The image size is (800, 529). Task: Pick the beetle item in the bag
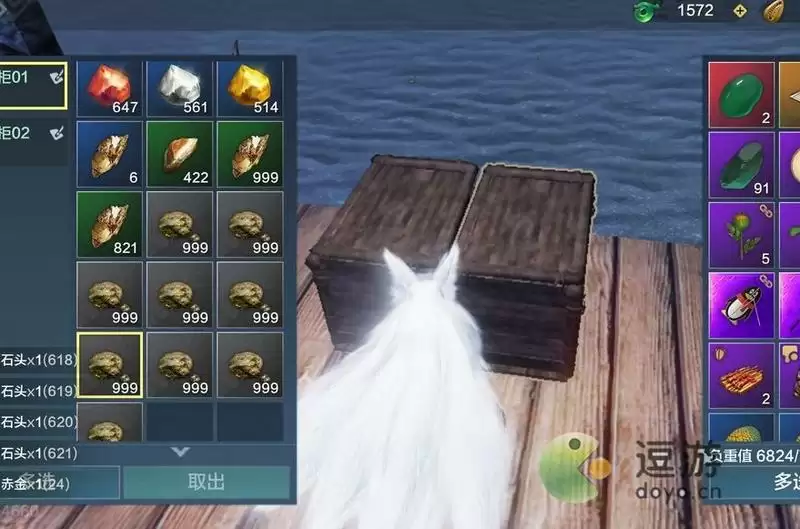(742, 304)
